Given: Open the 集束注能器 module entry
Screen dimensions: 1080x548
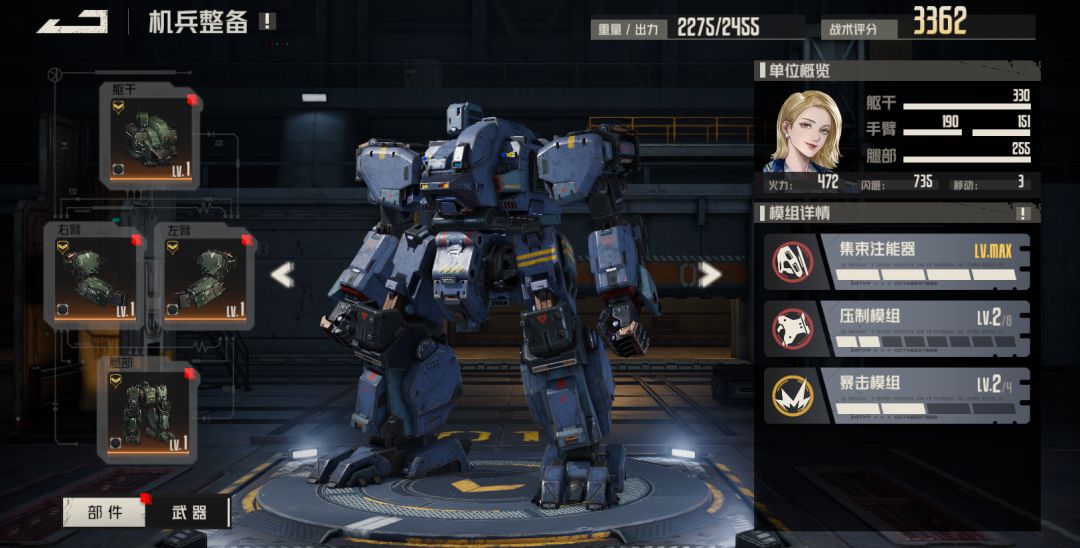Looking at the screenshot, I should pyautogui.click(x=897, y=261).
